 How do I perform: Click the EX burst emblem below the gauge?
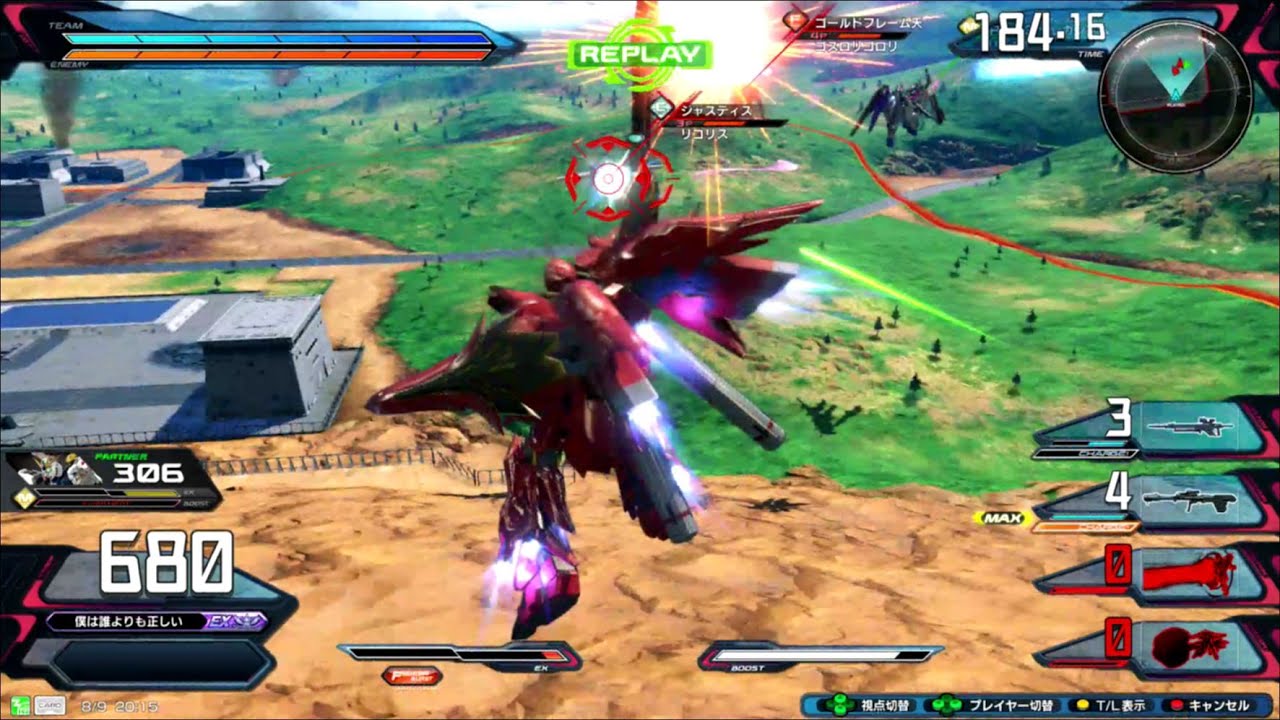coord(412,677)
